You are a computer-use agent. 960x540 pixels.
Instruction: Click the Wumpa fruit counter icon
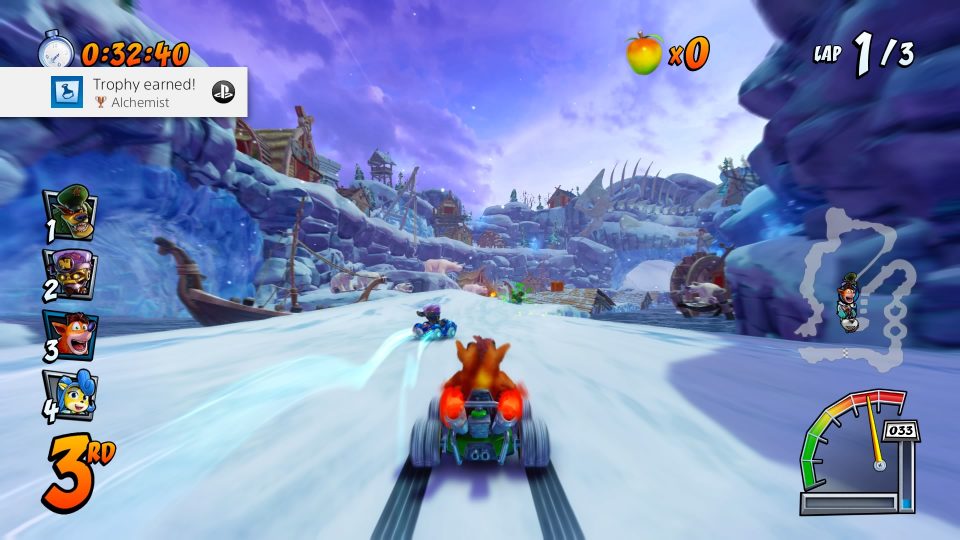(644, 53)
